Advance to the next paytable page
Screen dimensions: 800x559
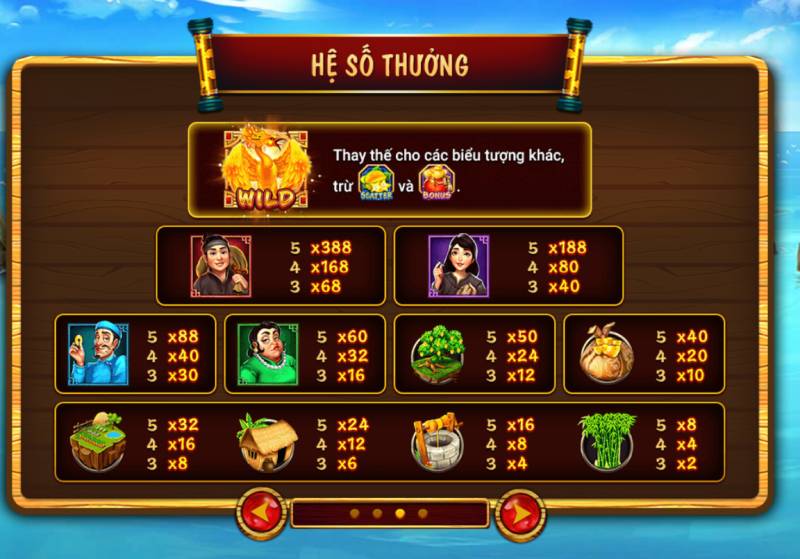point(519,513)
